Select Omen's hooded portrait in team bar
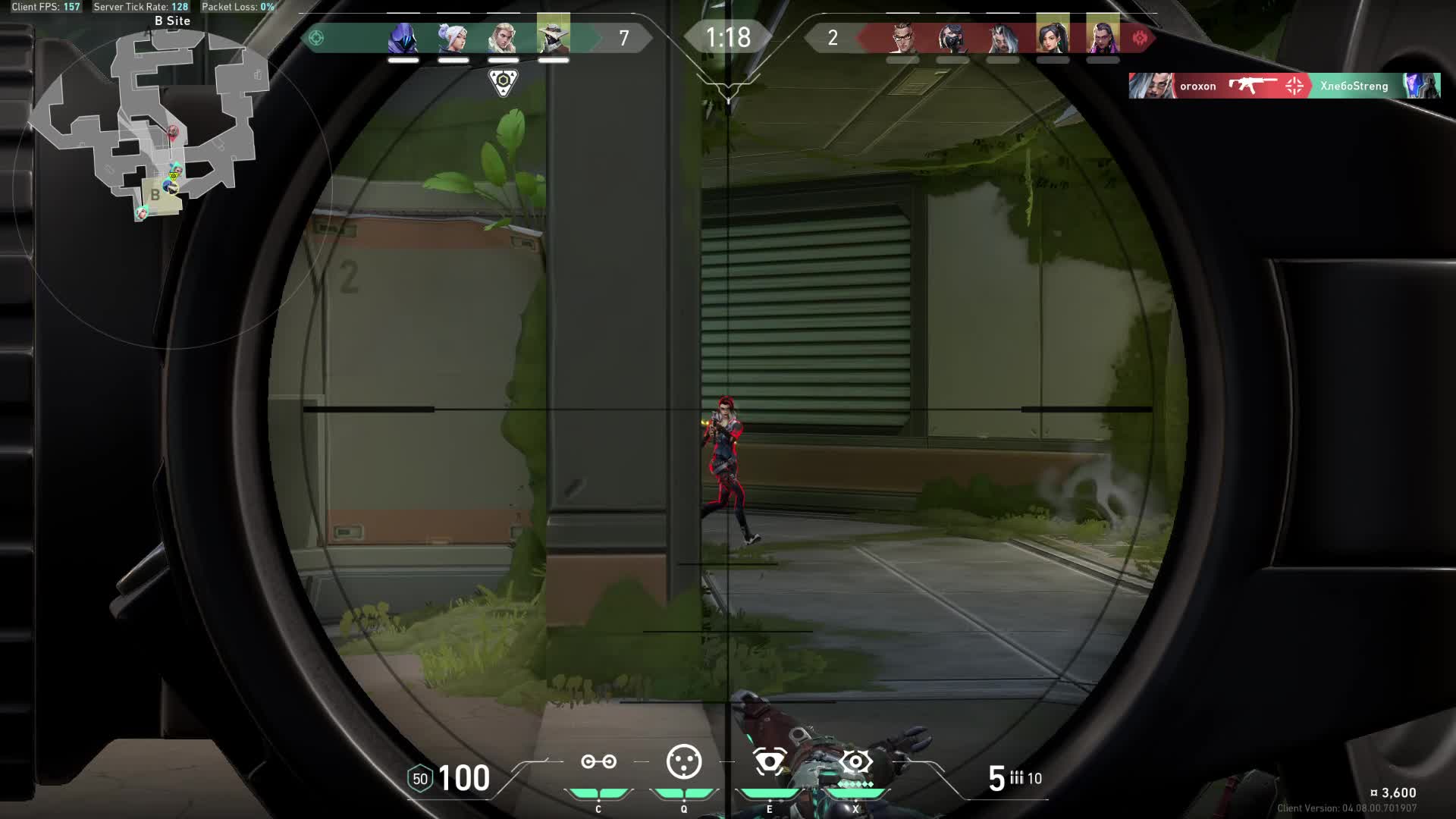The image size is (1456, 819). pyautogui.click(x=403, y=37)
